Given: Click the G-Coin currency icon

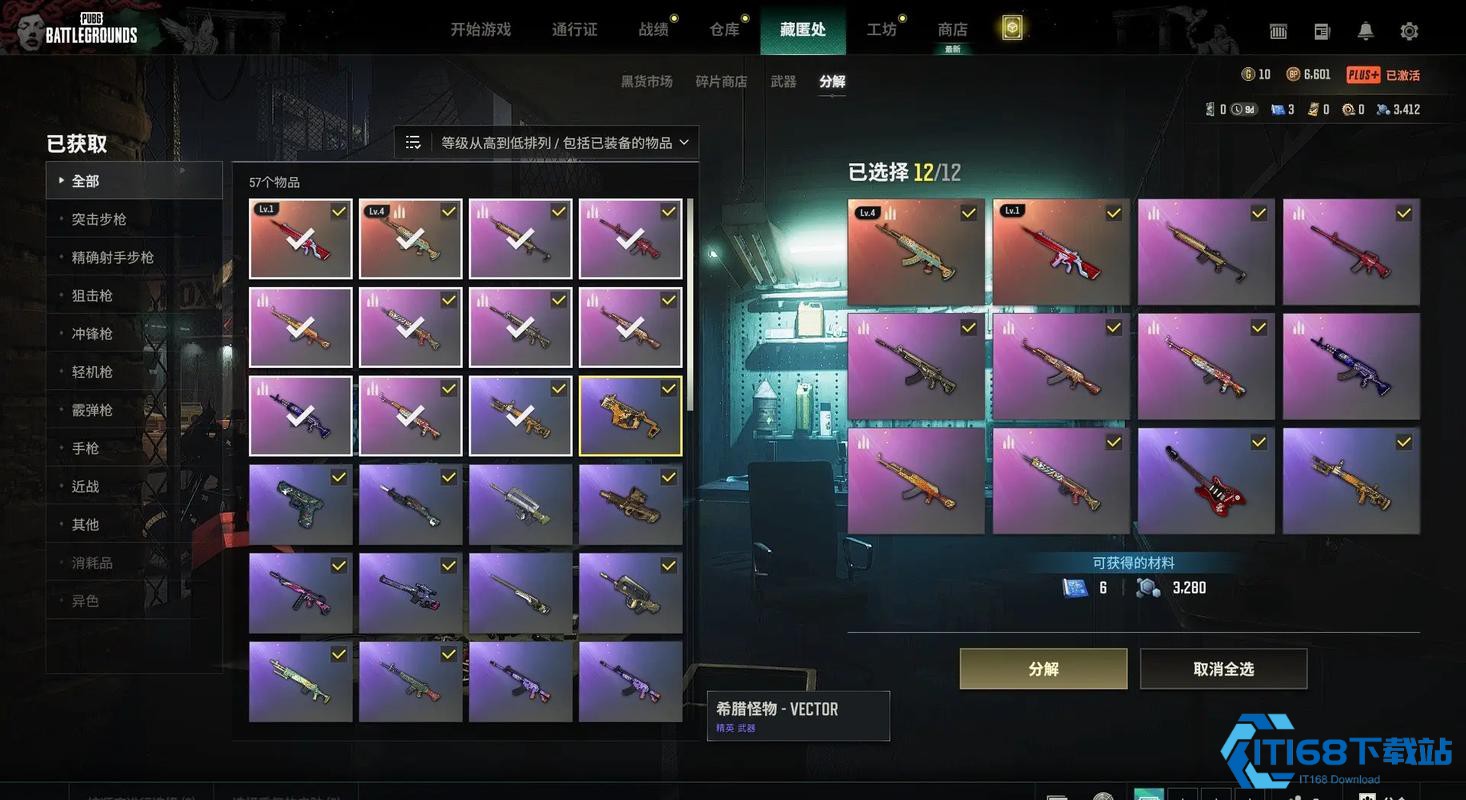Looking at the screenshot, I should click(1247, 74).
